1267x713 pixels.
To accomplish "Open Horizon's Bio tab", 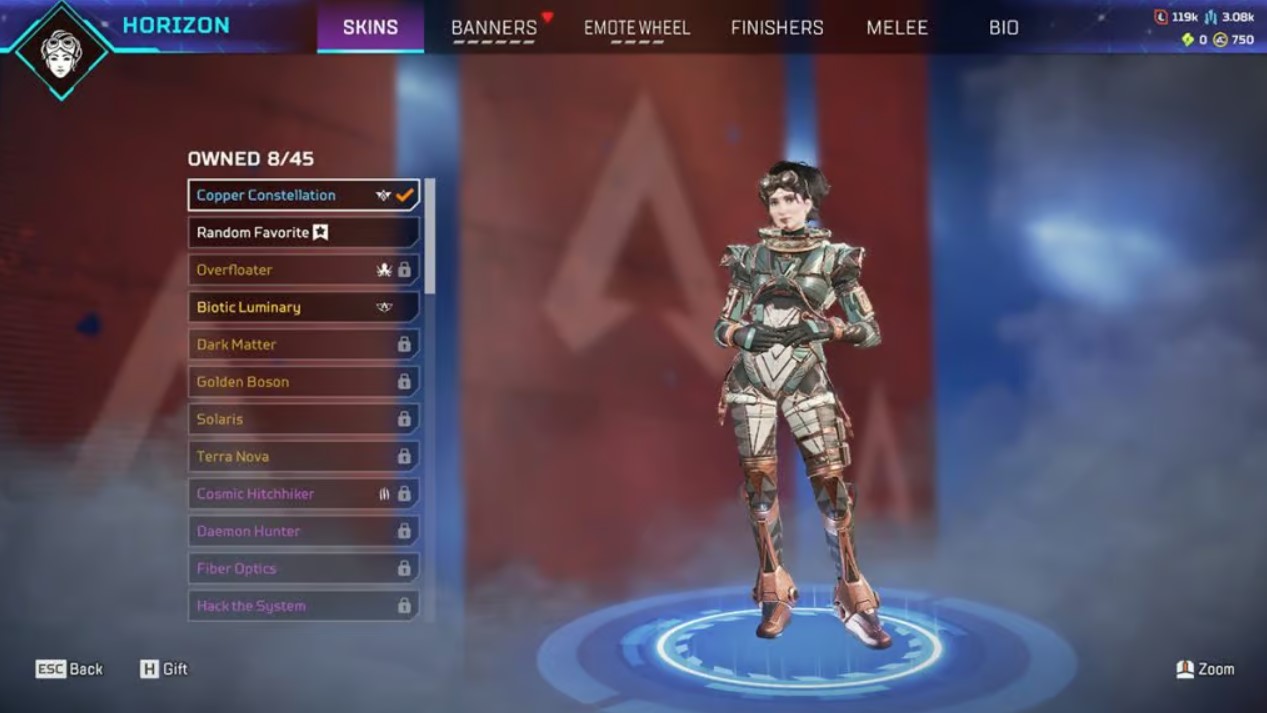I will (1003, 28).
